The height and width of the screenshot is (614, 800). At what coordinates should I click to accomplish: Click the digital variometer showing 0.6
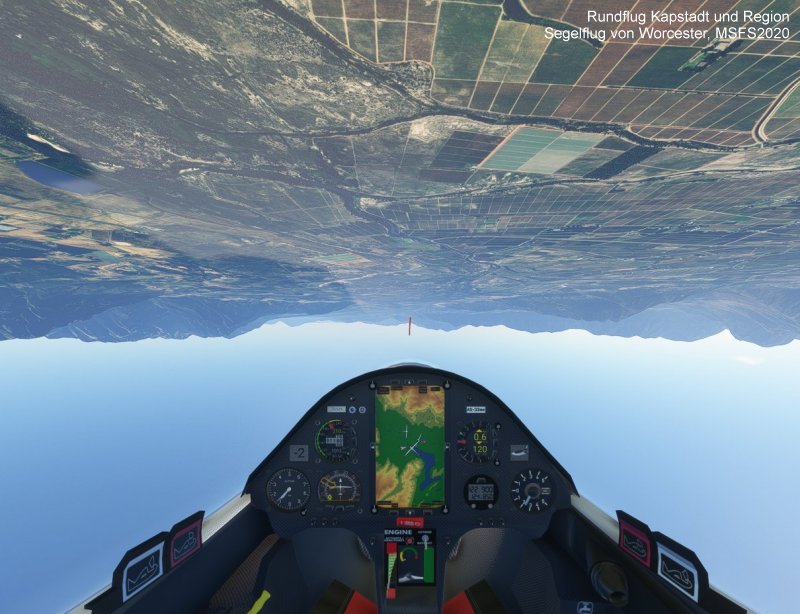(x=479, y=440)
